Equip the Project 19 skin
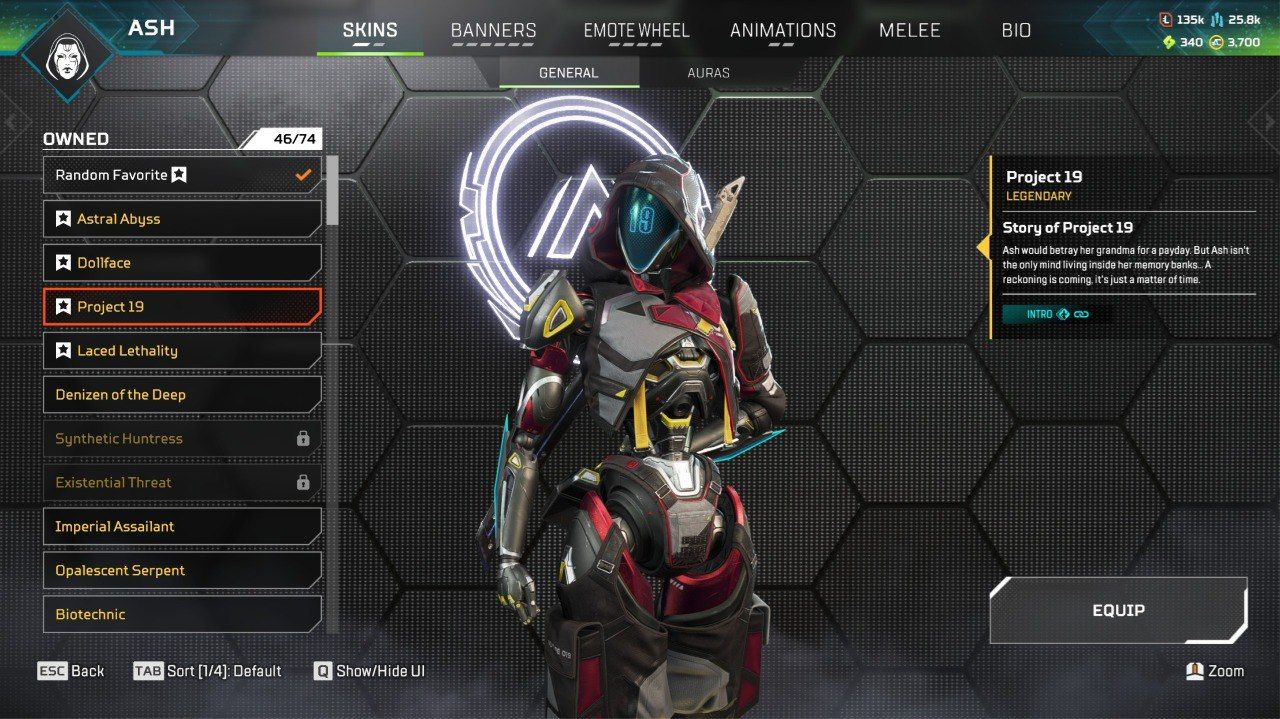This screenshot has width=1280, height=719. [1118, 610]
